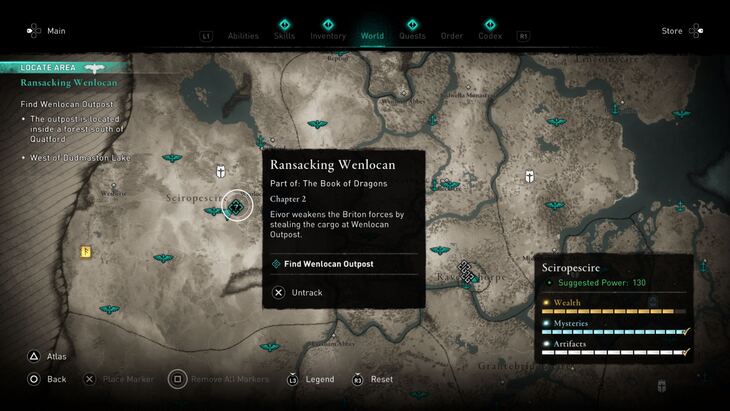This screenshot has width=730, height=411.
Task: Switch to the Order tab
Action: tap(452, 36)
